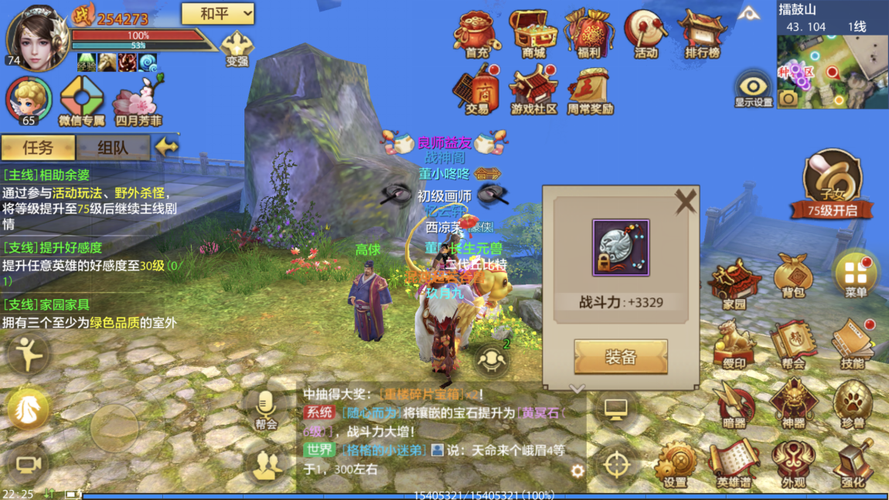Claim 周常奖励 weekly rewards

coord(590,88)
